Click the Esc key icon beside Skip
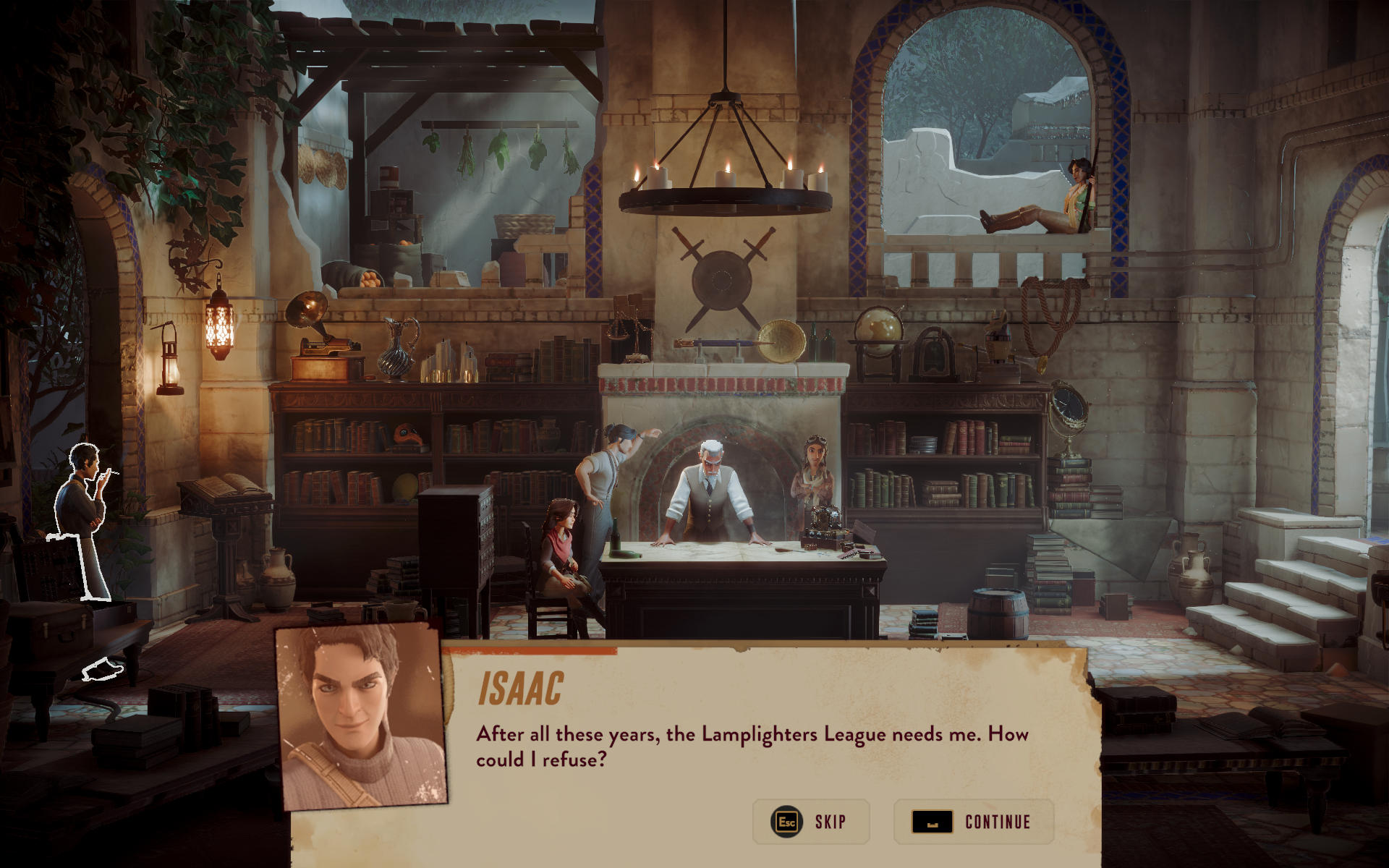 pos(785,822)
